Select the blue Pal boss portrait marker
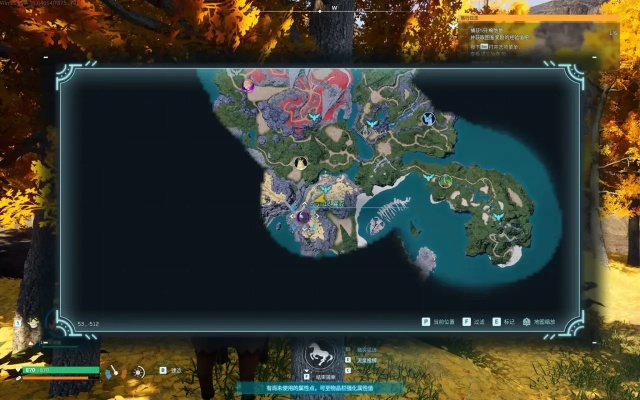 pos(428,119)
